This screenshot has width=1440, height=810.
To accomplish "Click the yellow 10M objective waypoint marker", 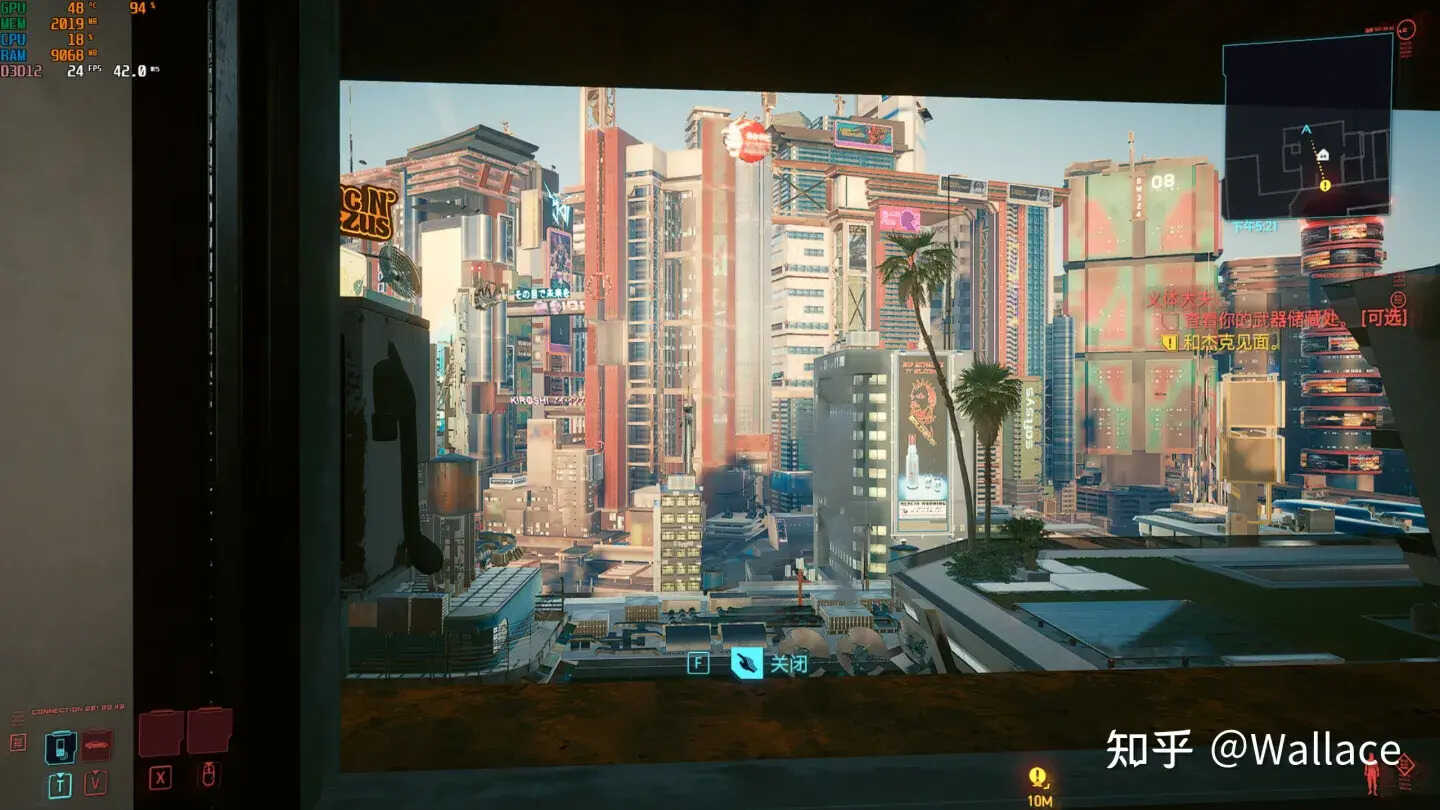I will (x=1038, y=778).
